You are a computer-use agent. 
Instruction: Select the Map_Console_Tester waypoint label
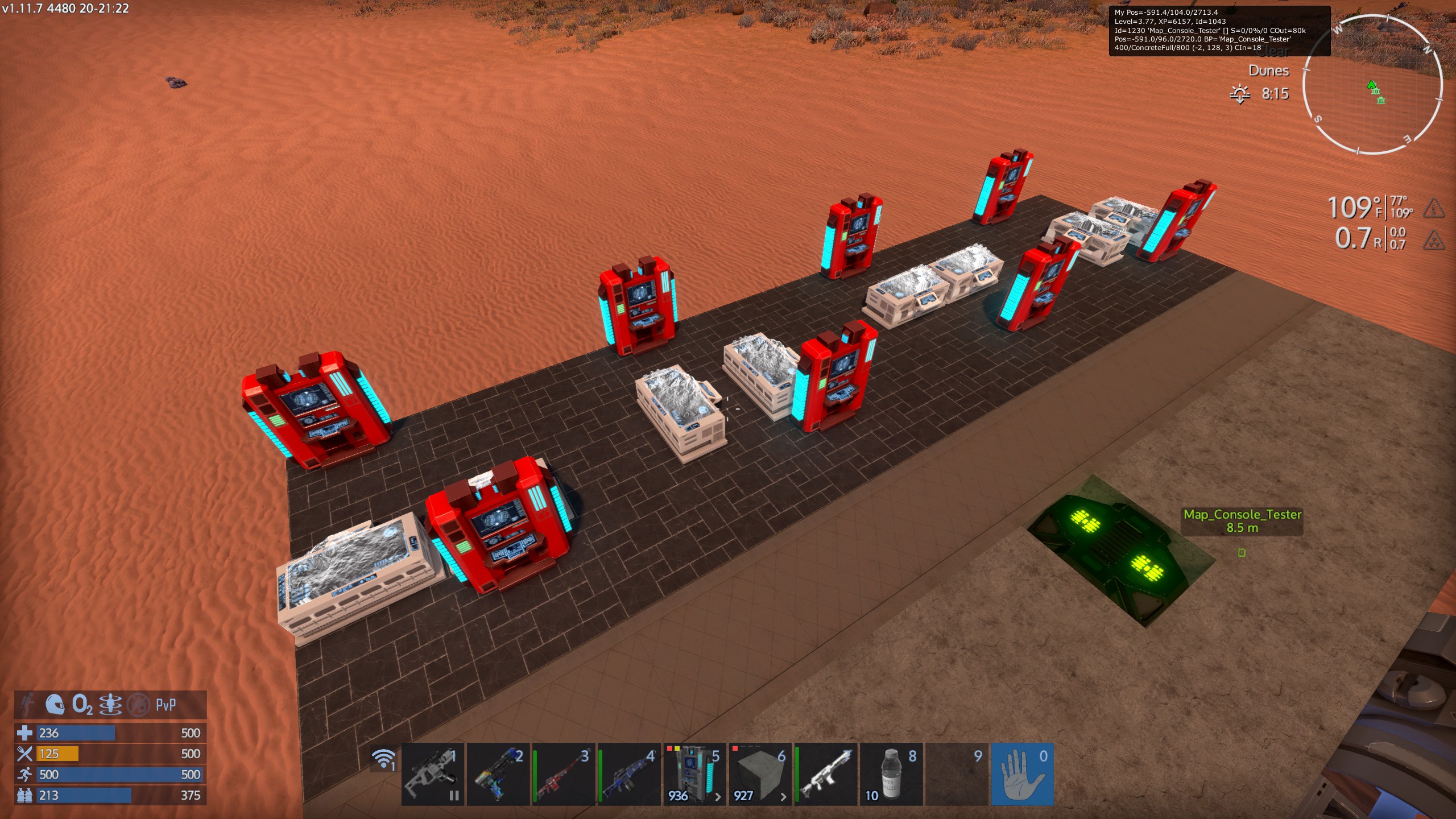click(x=1242, y=520)
